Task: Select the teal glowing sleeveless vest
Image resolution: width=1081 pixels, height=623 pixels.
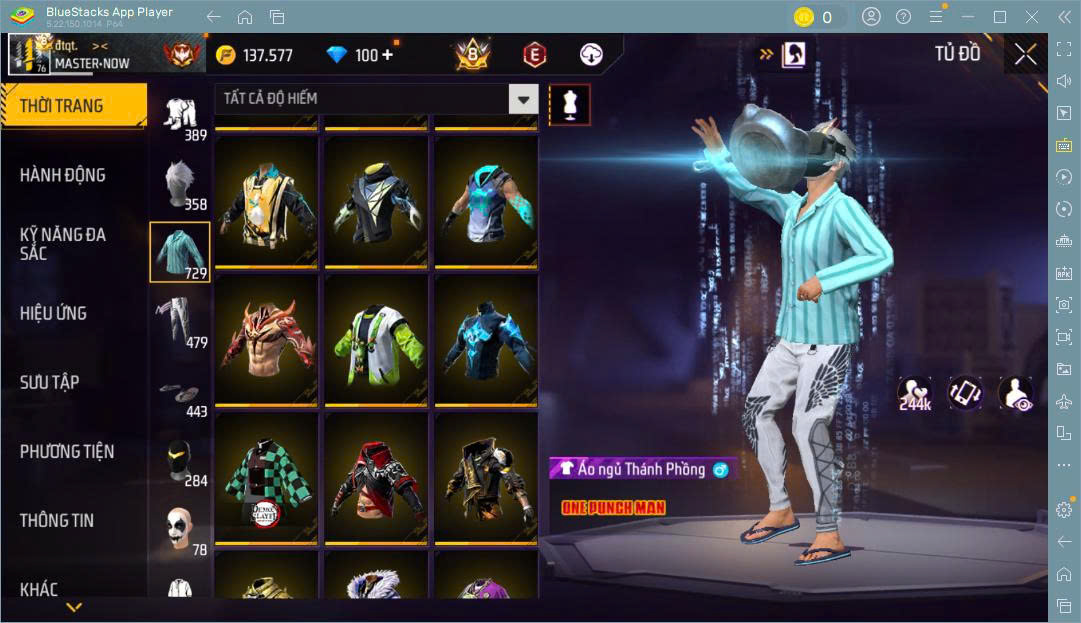Action: (486, 201)
